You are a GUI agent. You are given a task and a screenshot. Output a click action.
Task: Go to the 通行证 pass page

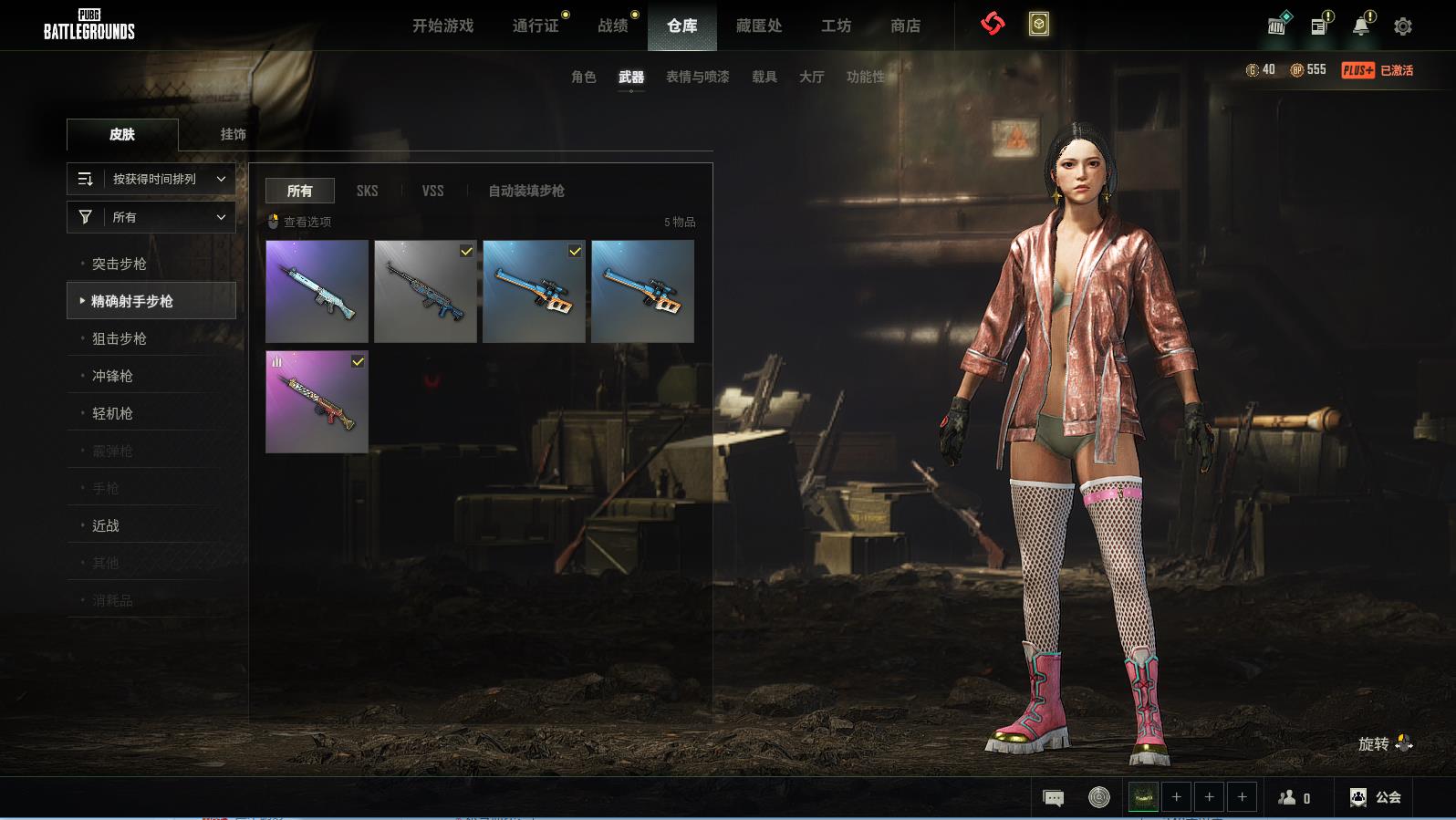pyautogui.click(x=536, y=26)
